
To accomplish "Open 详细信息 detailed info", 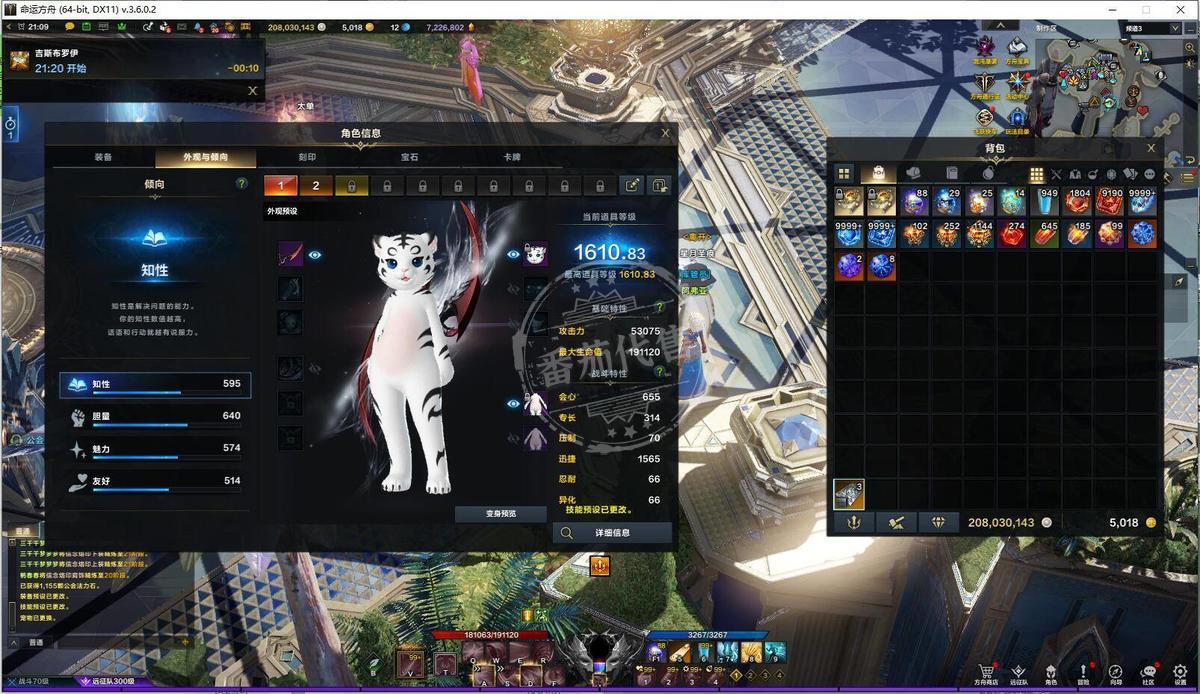I will coord(612,534).
